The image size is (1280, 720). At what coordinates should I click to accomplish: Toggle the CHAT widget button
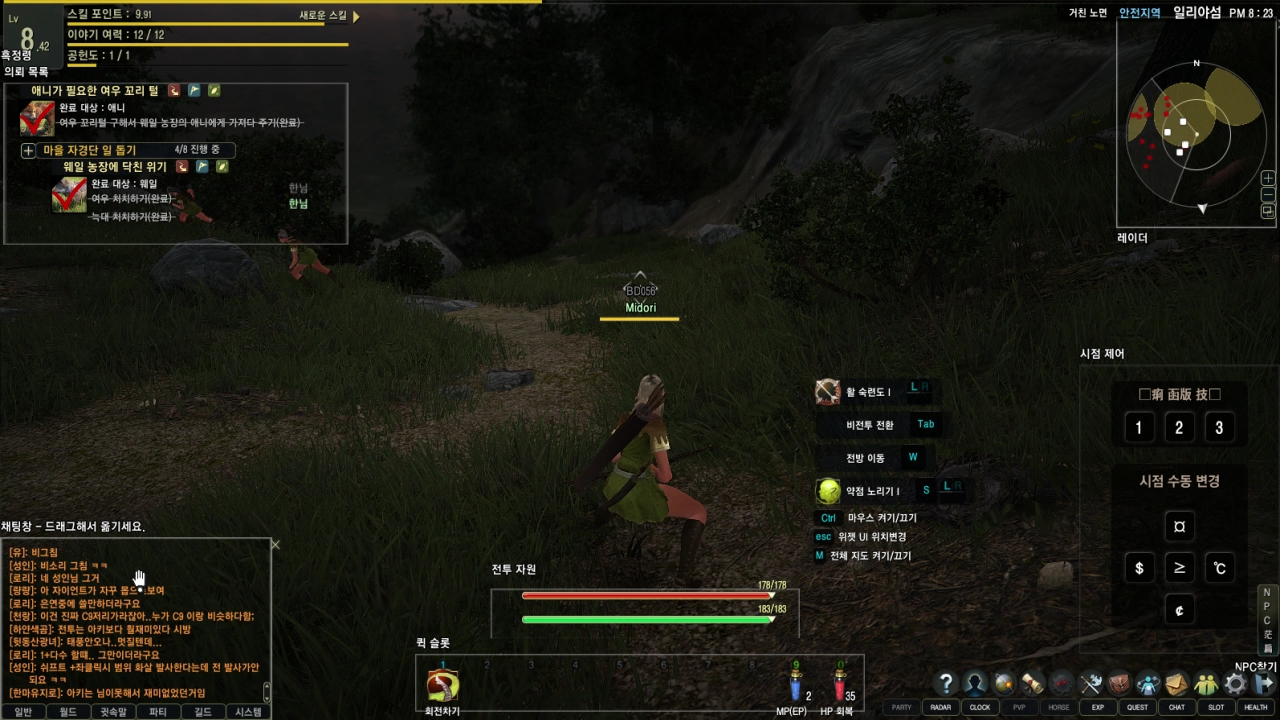pos(1177,707)
